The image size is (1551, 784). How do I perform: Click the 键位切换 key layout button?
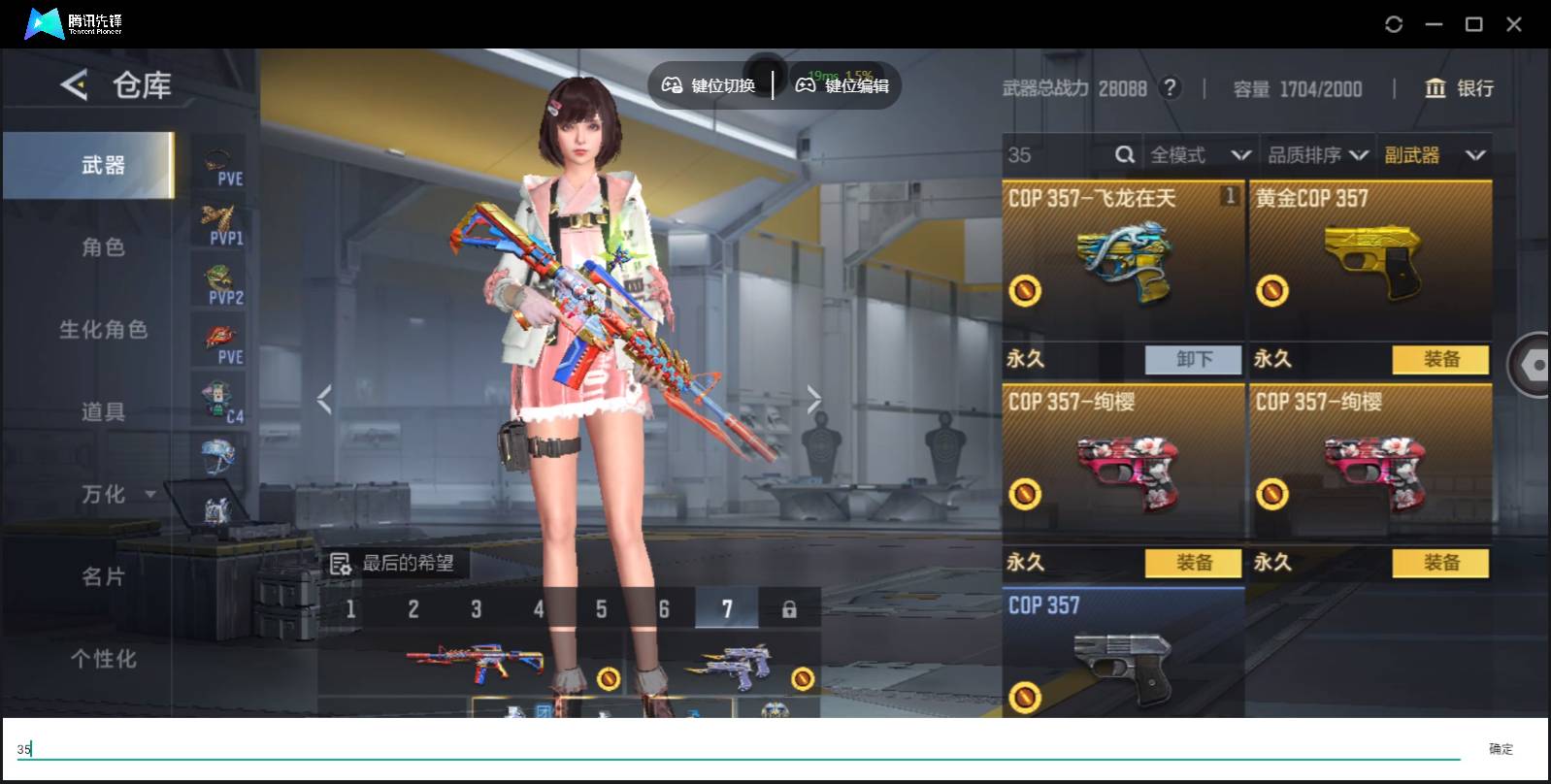click(709, 85)
